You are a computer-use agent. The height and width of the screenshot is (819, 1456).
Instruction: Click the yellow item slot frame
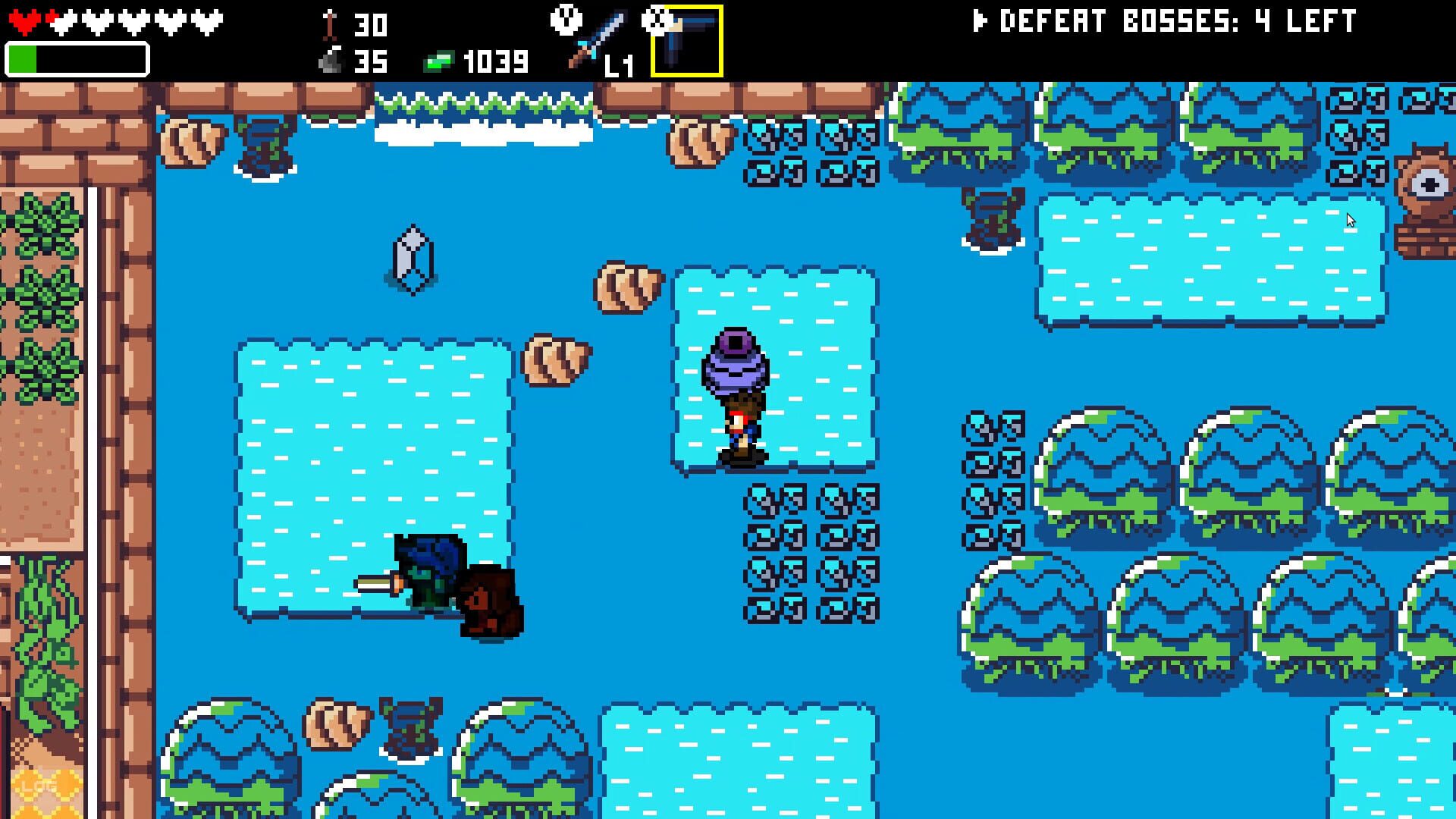pos(687,42)
